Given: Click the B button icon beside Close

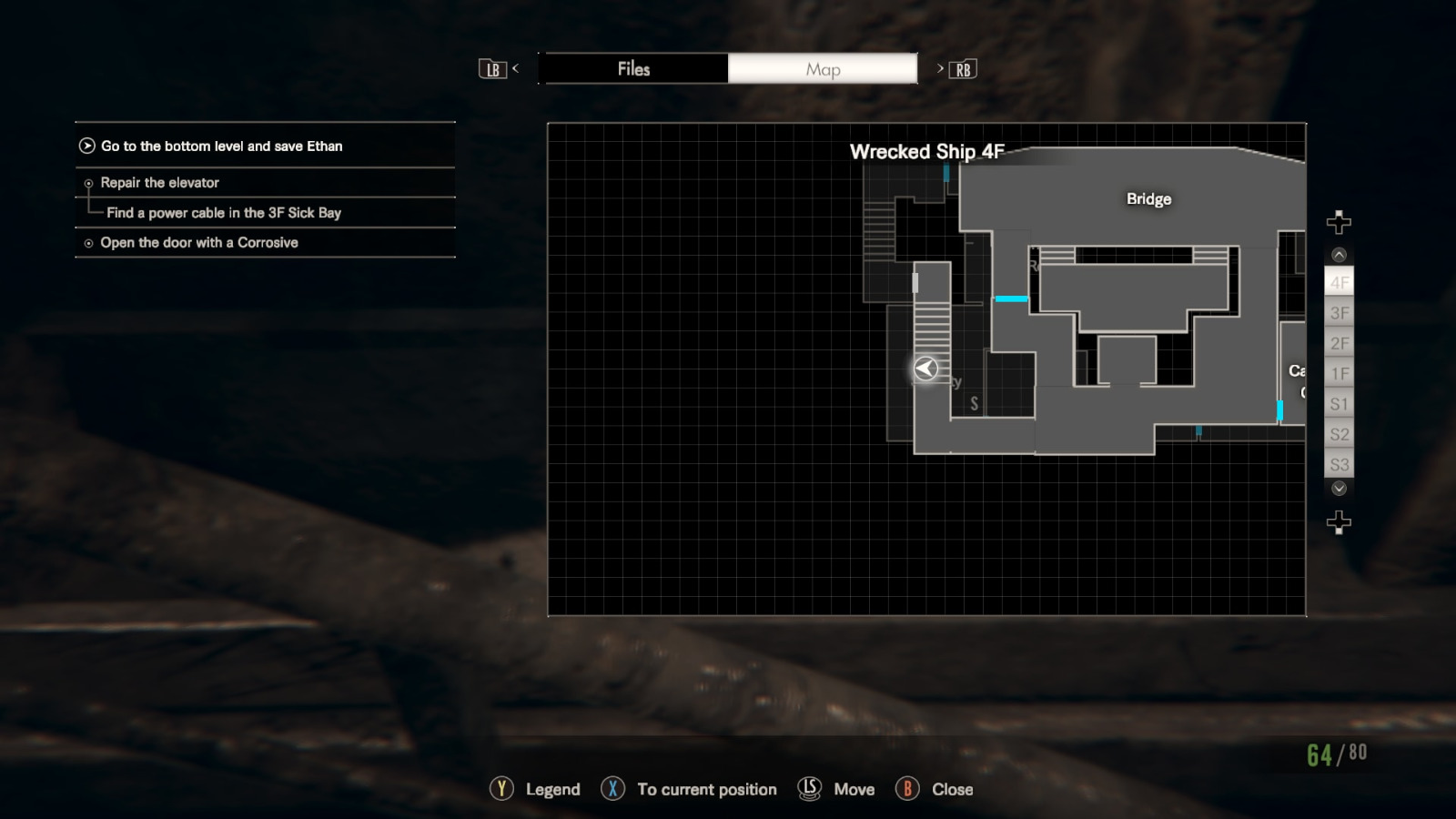Looking at the screenshot, I should click(x=909, y=789).
